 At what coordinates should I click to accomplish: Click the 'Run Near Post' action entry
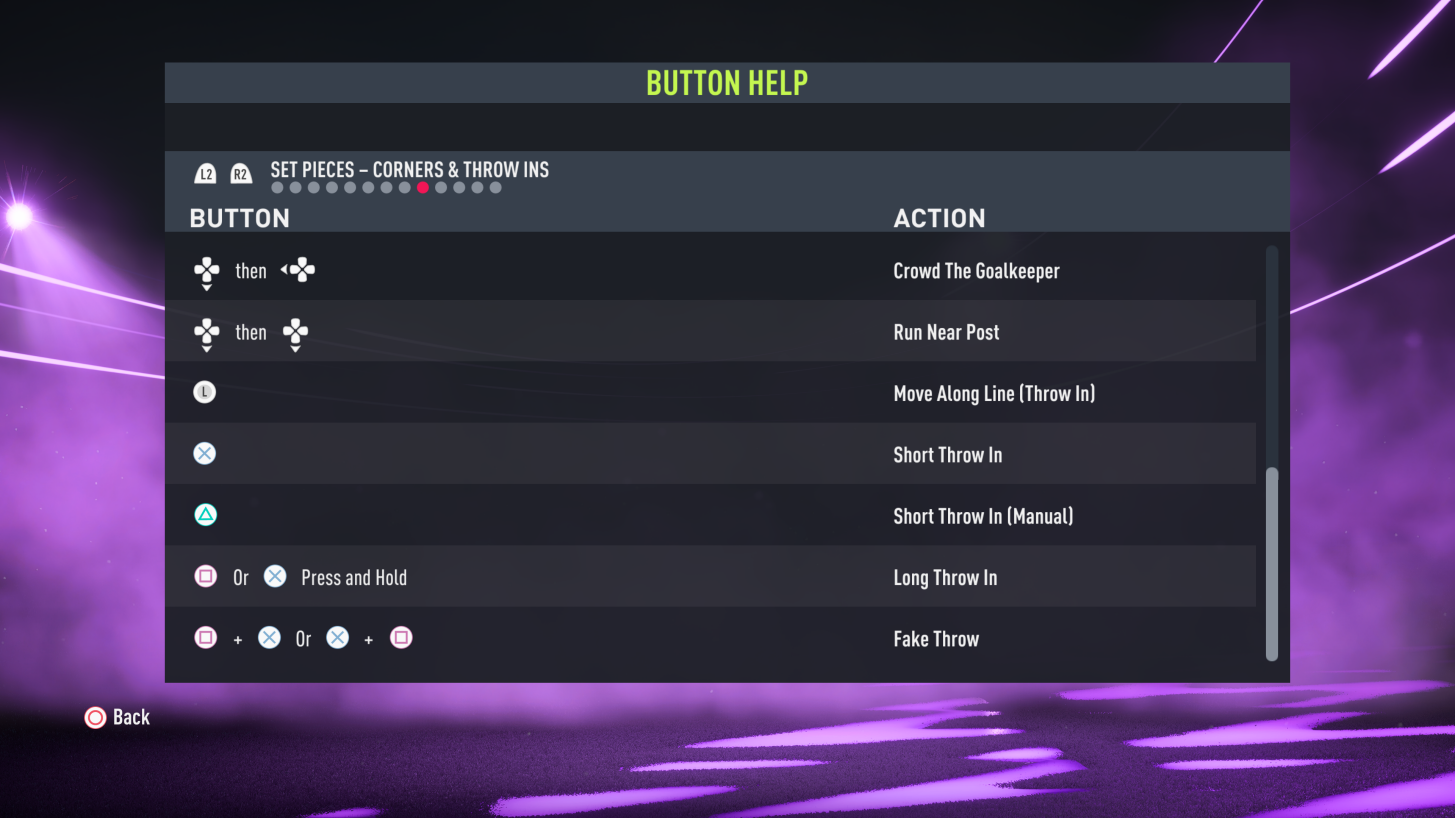pos(946,331)
